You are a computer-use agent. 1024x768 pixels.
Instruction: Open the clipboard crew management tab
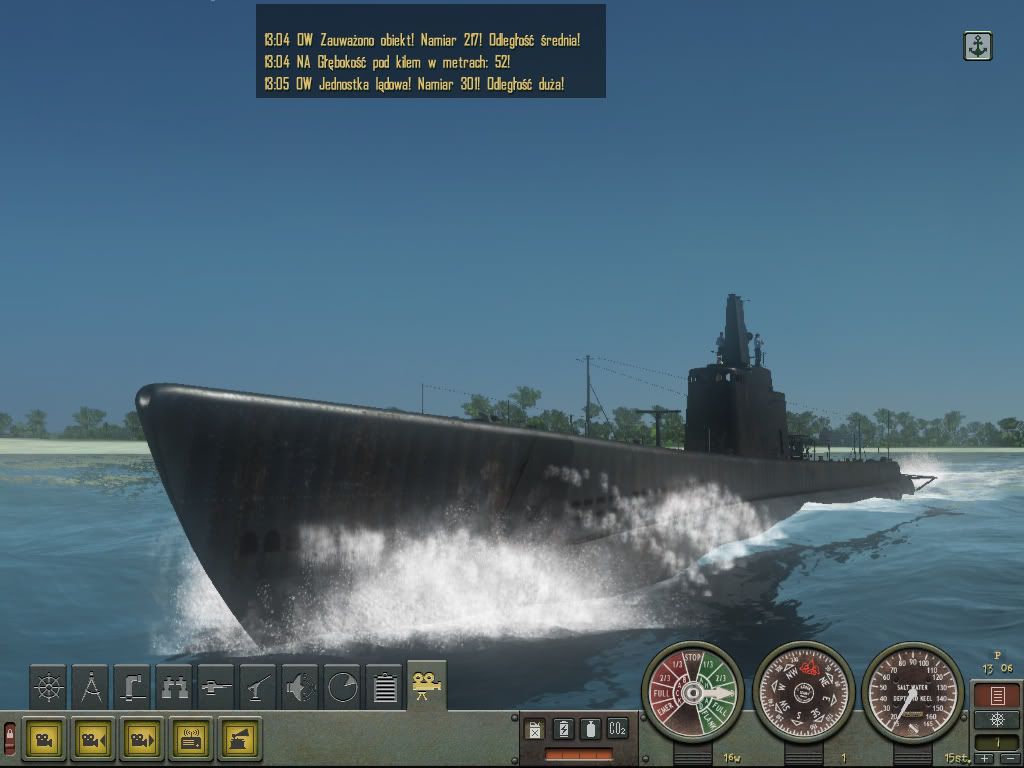coord(384,686)
